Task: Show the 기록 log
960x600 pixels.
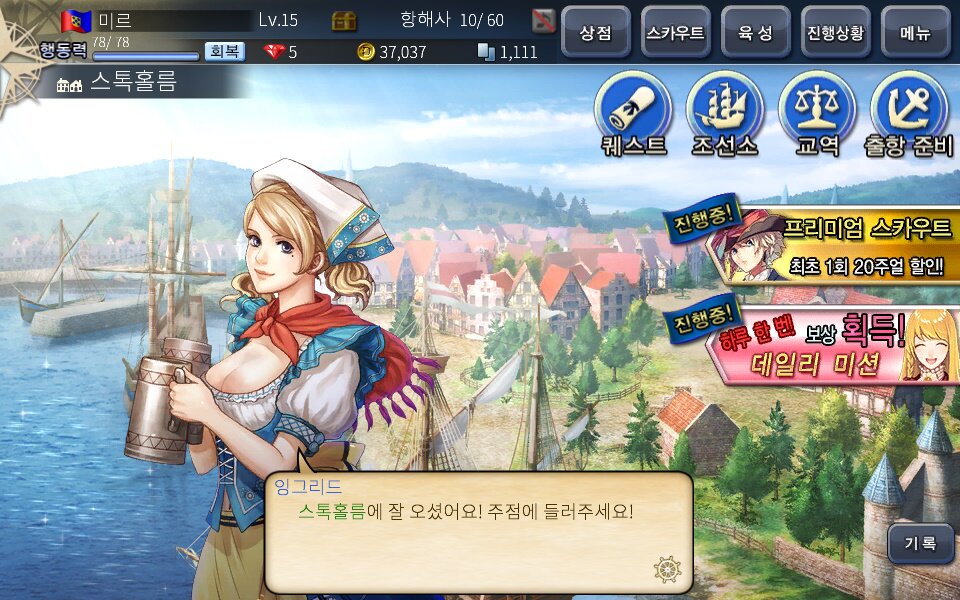Action: [x=921, y=544]
